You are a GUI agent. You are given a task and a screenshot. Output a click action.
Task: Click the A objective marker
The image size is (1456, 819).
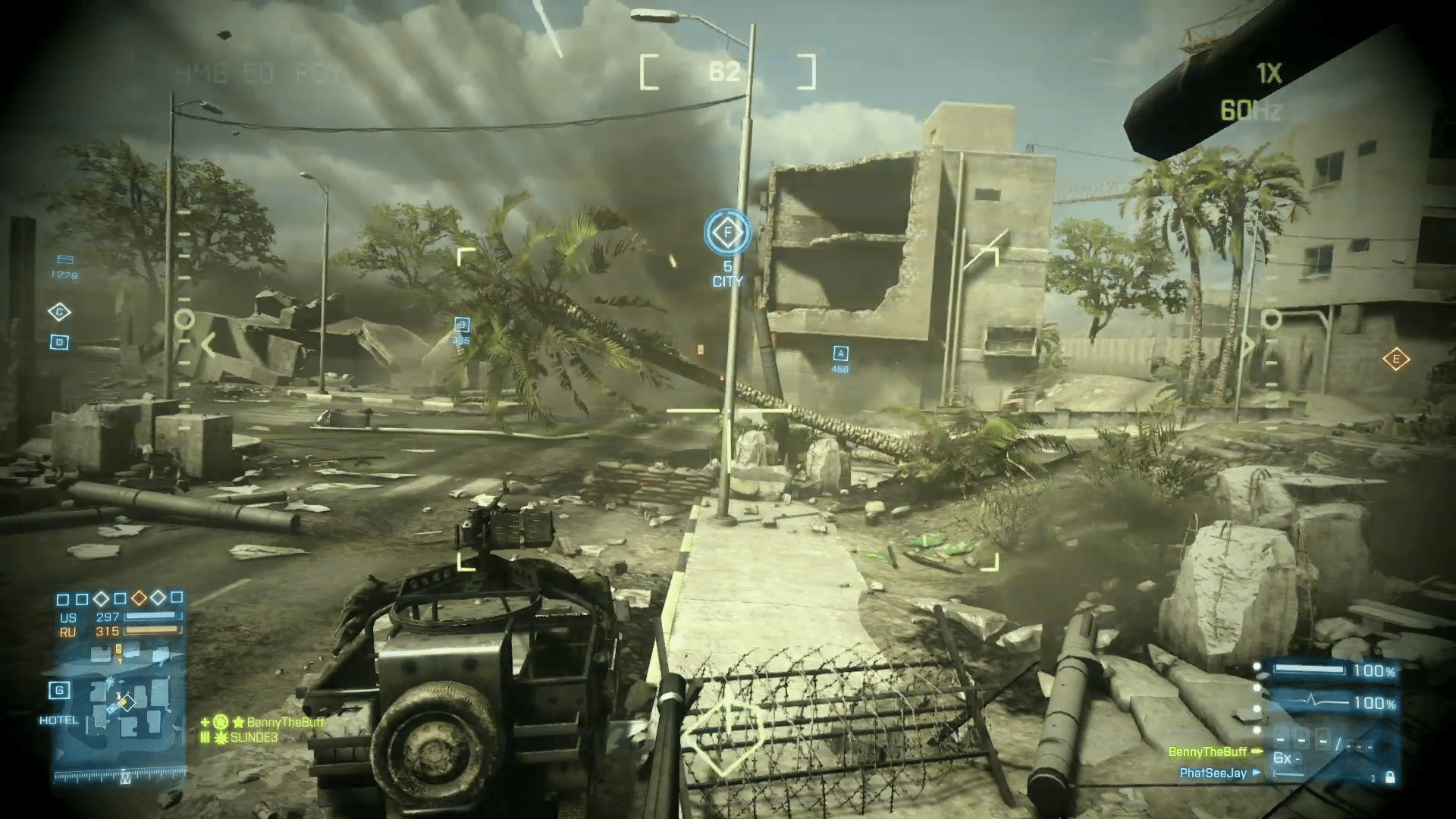839,353
